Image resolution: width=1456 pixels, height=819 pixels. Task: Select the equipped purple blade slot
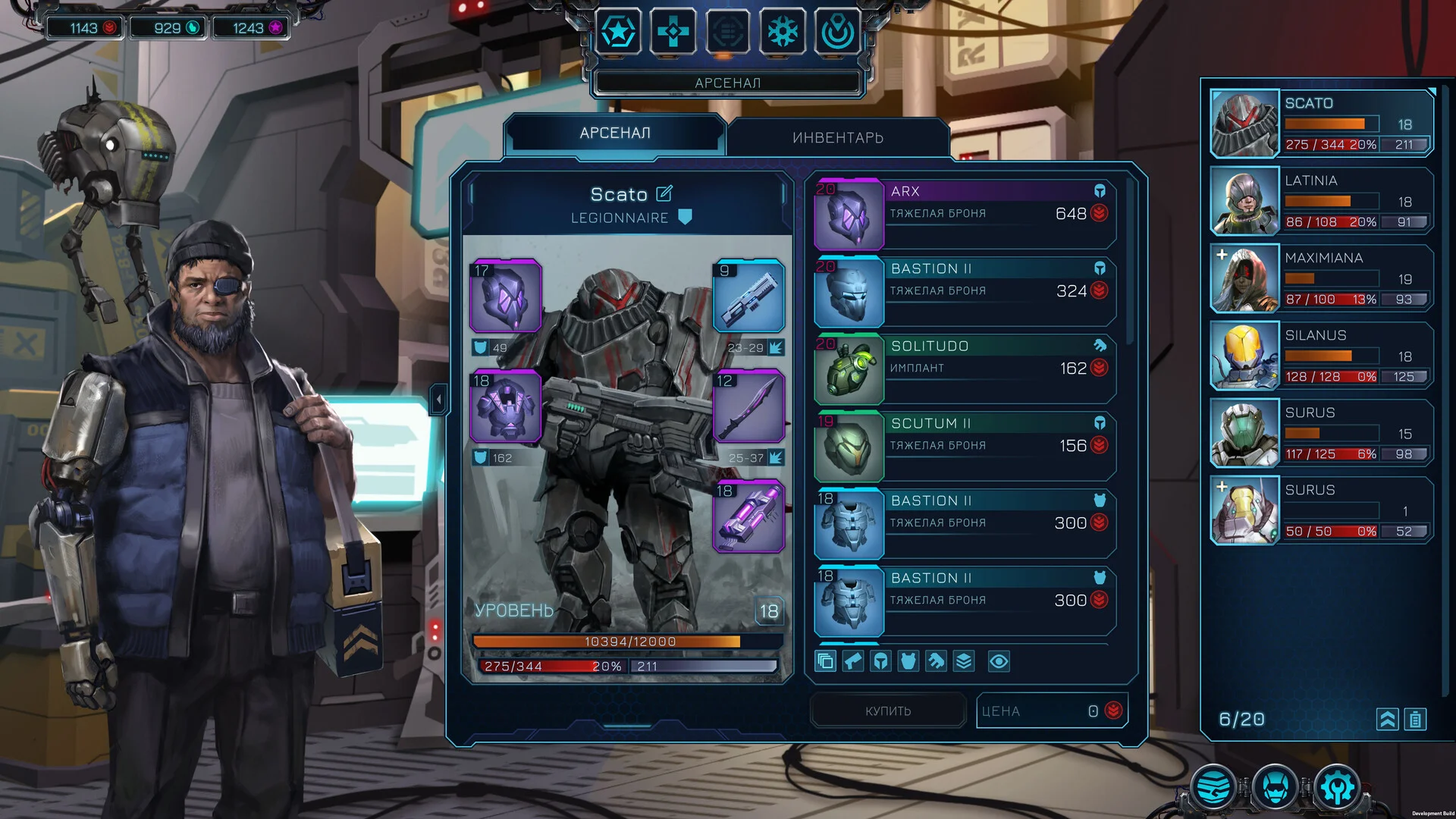[x=748, y=406]
